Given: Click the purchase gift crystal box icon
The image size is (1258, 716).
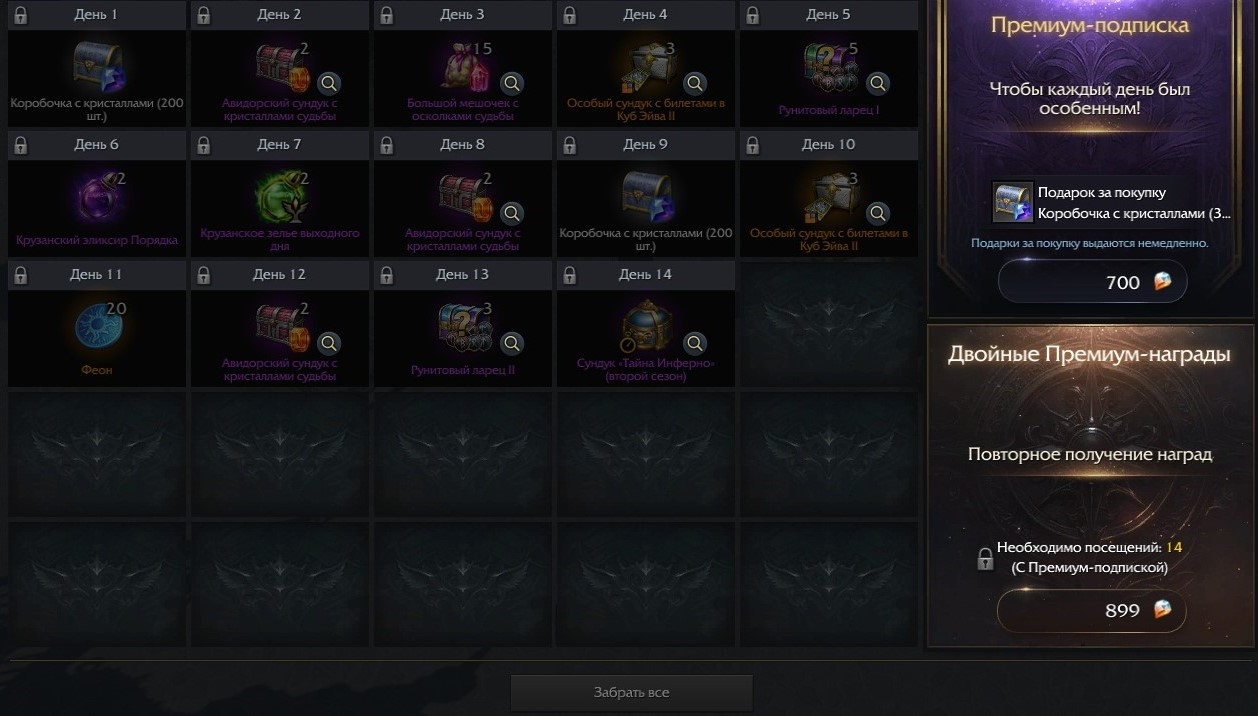Looking at the screenshot, I should point(1012,202).
